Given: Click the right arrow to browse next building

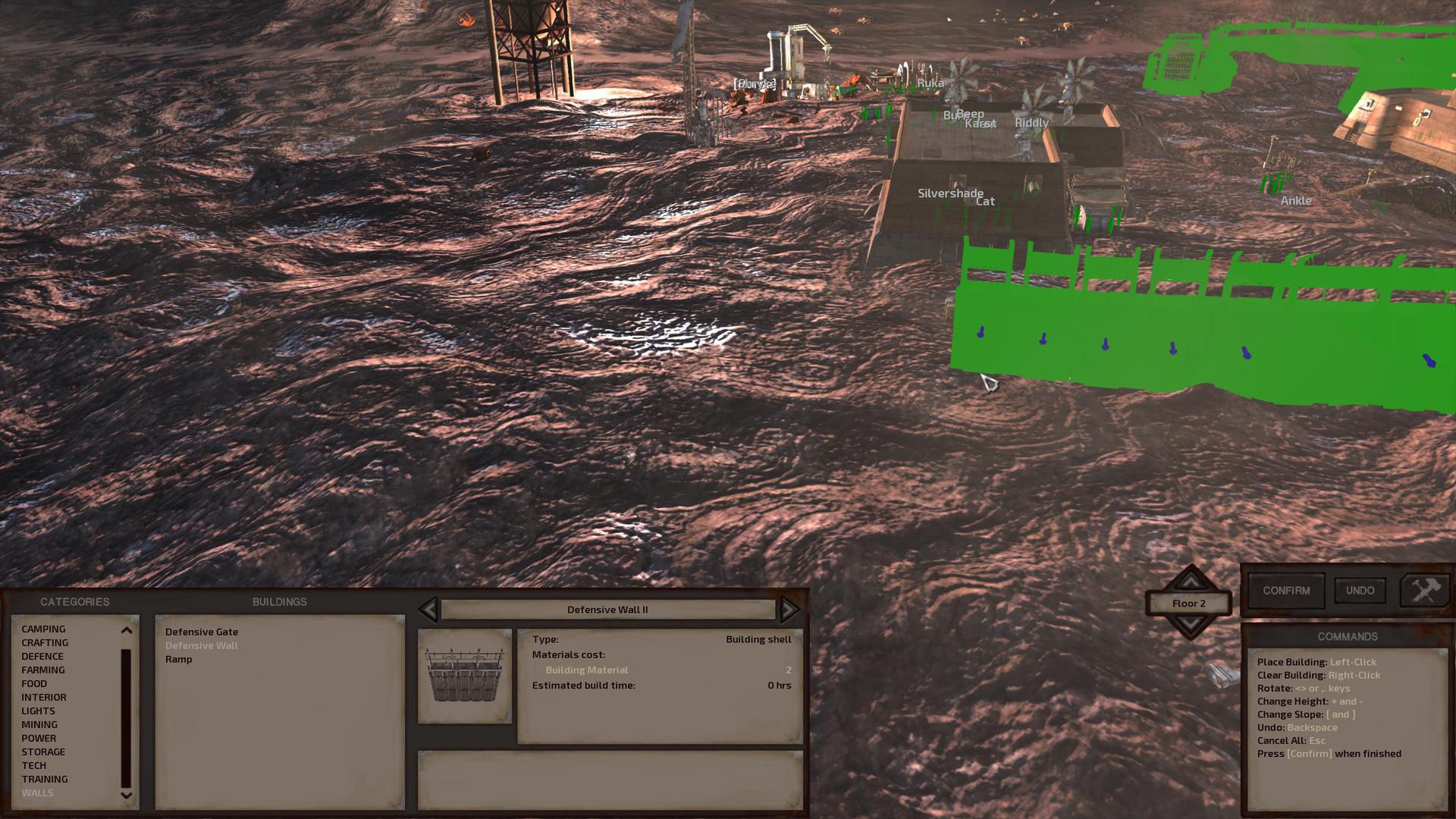Looking at the screenshot, I should click(x=789, y=610).
